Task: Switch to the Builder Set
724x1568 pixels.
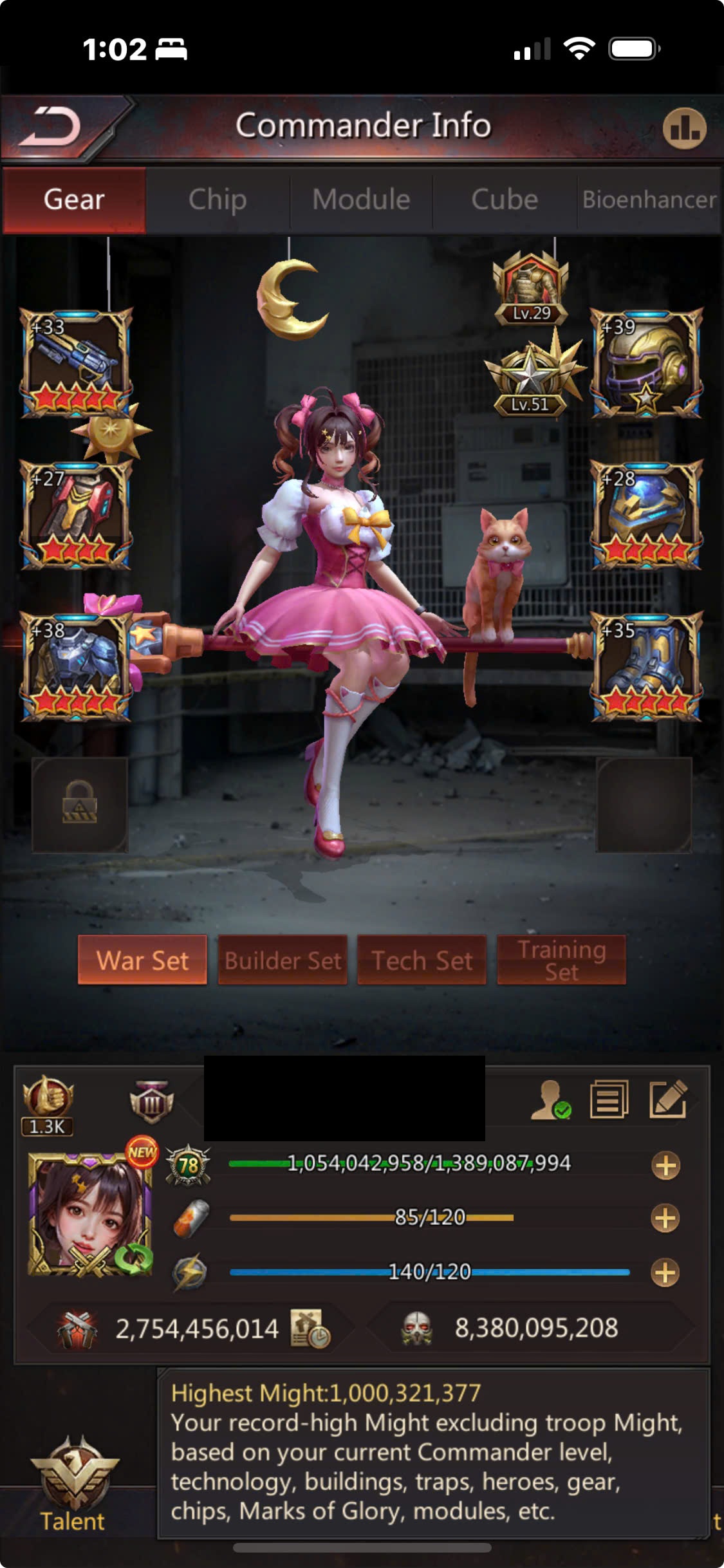Action: click(283, 960)
